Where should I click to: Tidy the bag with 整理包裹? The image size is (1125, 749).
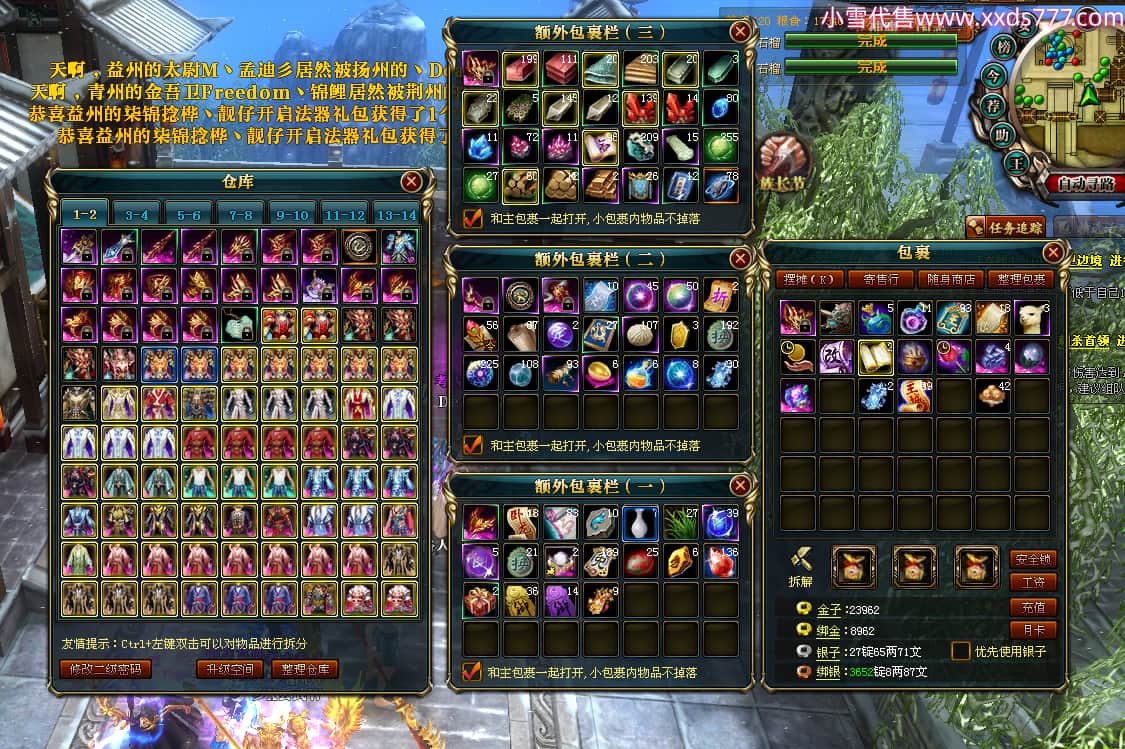[x=1021, y=279]
